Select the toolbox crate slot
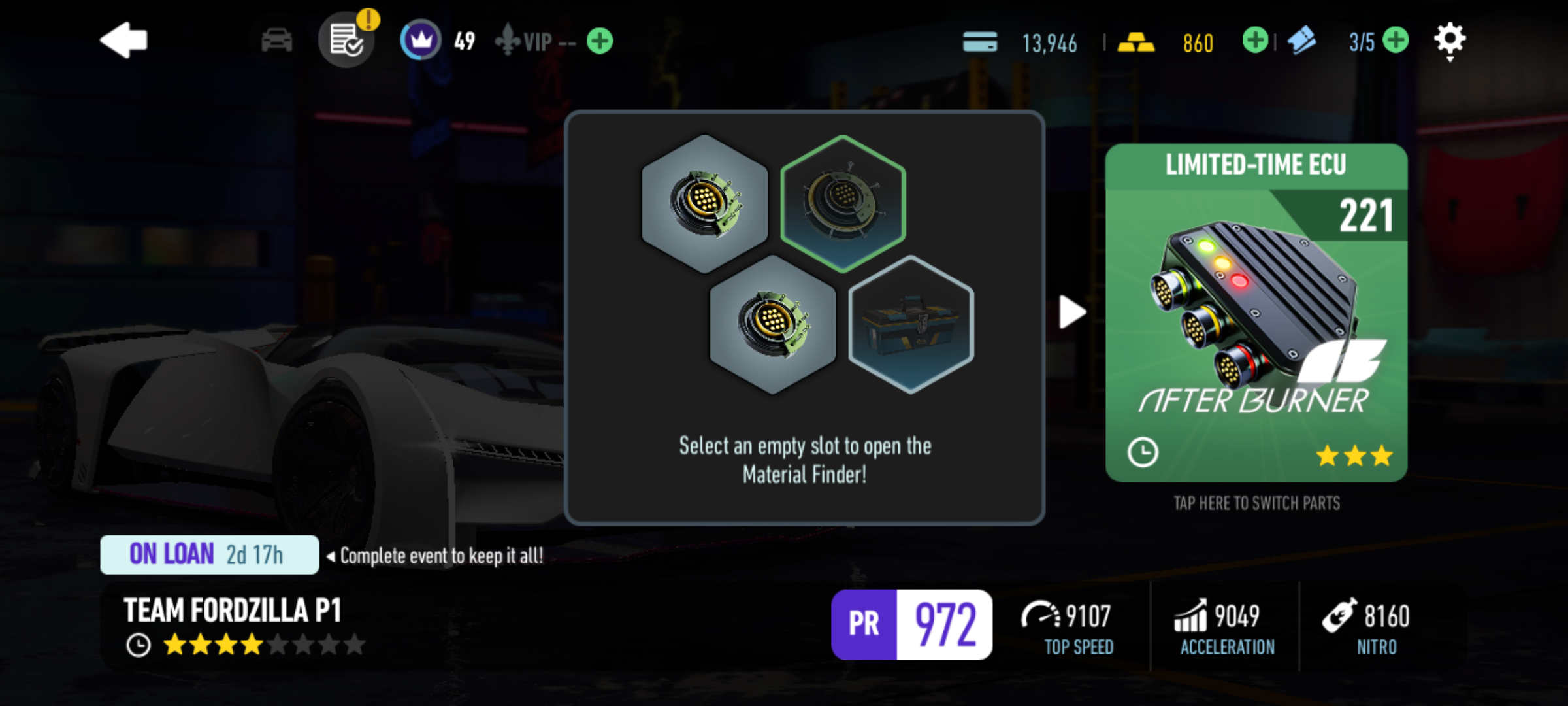Screen dimensions: 1568x706 point(911,325)
